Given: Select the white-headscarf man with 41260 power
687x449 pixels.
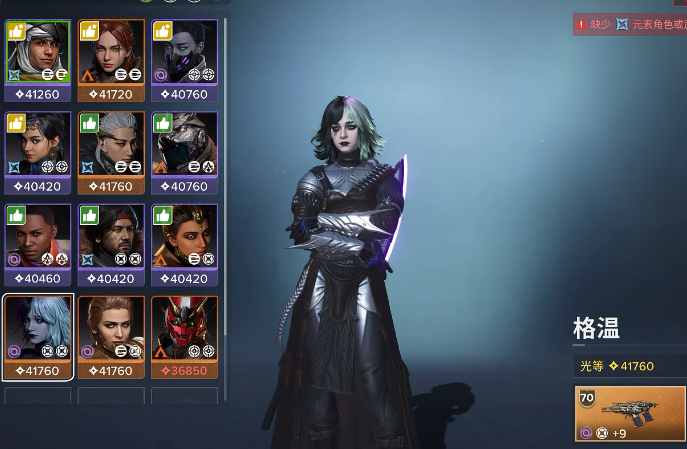Looking at the screenshot, I should coord(38,52).
